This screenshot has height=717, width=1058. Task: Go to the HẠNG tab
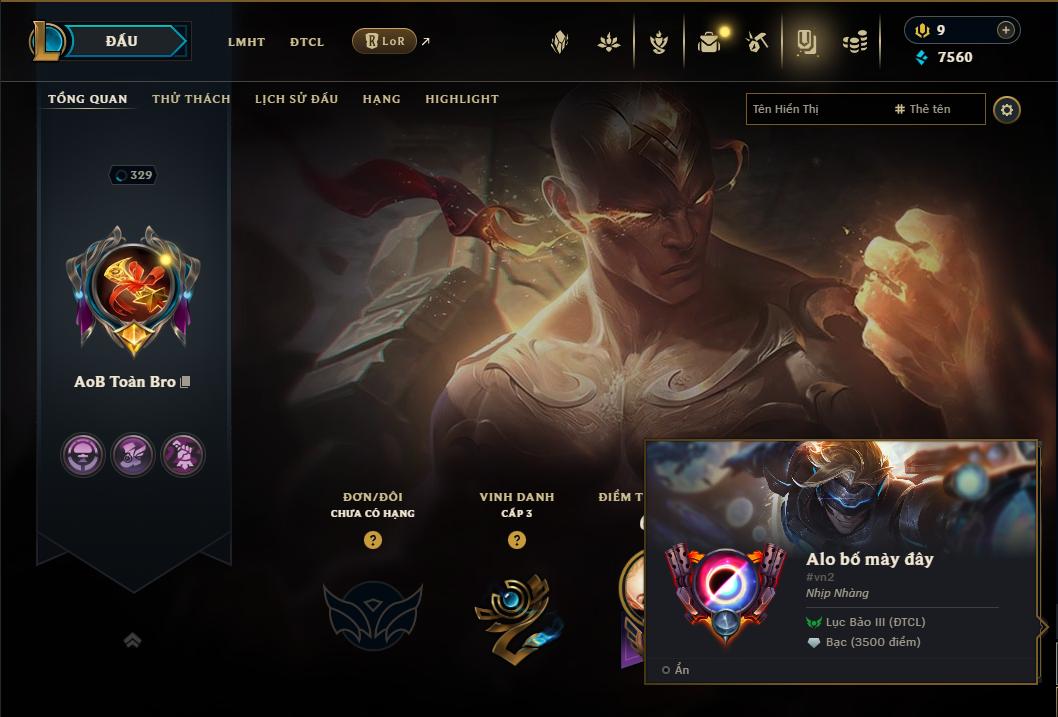coord(381,99)
